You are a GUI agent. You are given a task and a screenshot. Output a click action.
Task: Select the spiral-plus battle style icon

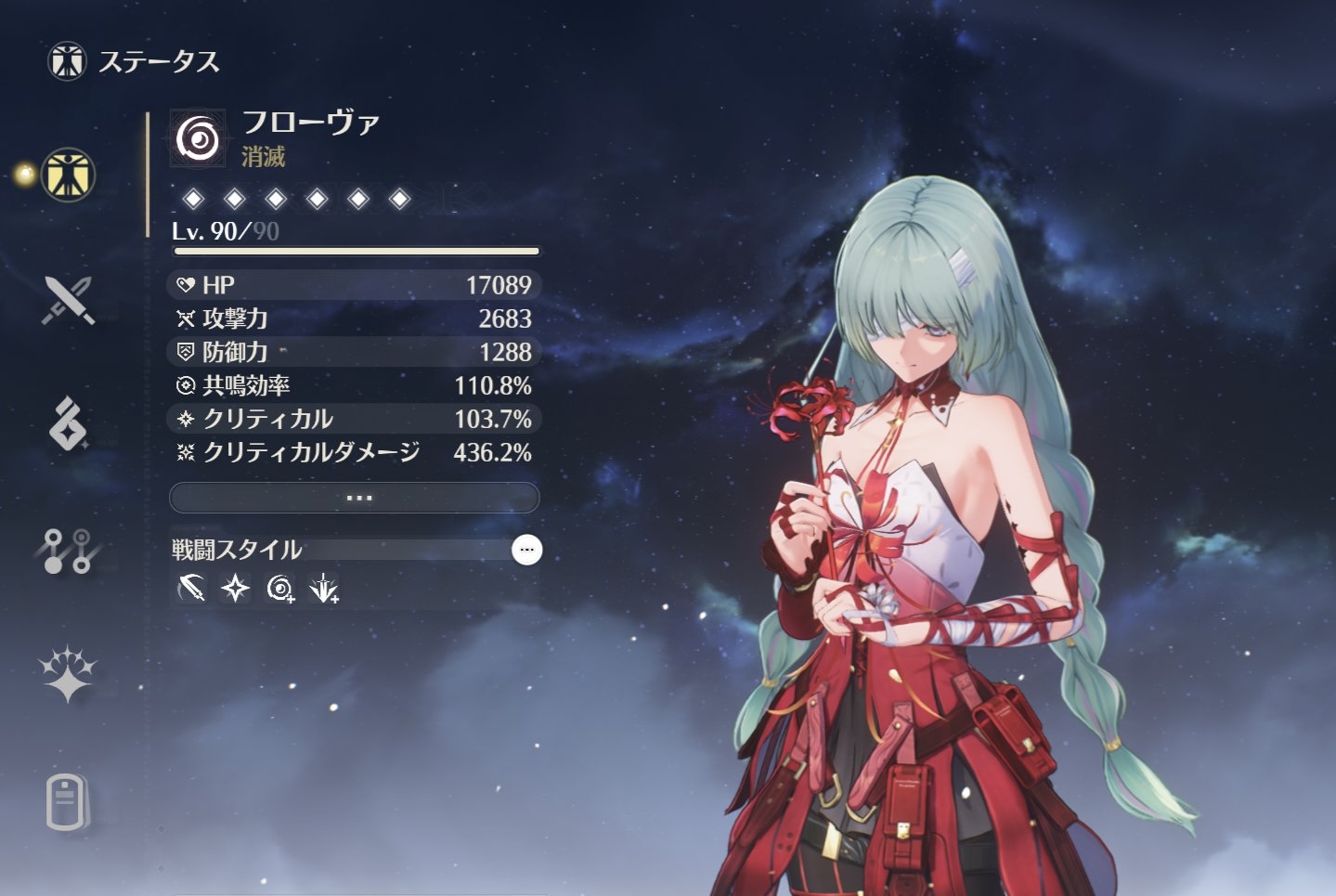(280, 588)
